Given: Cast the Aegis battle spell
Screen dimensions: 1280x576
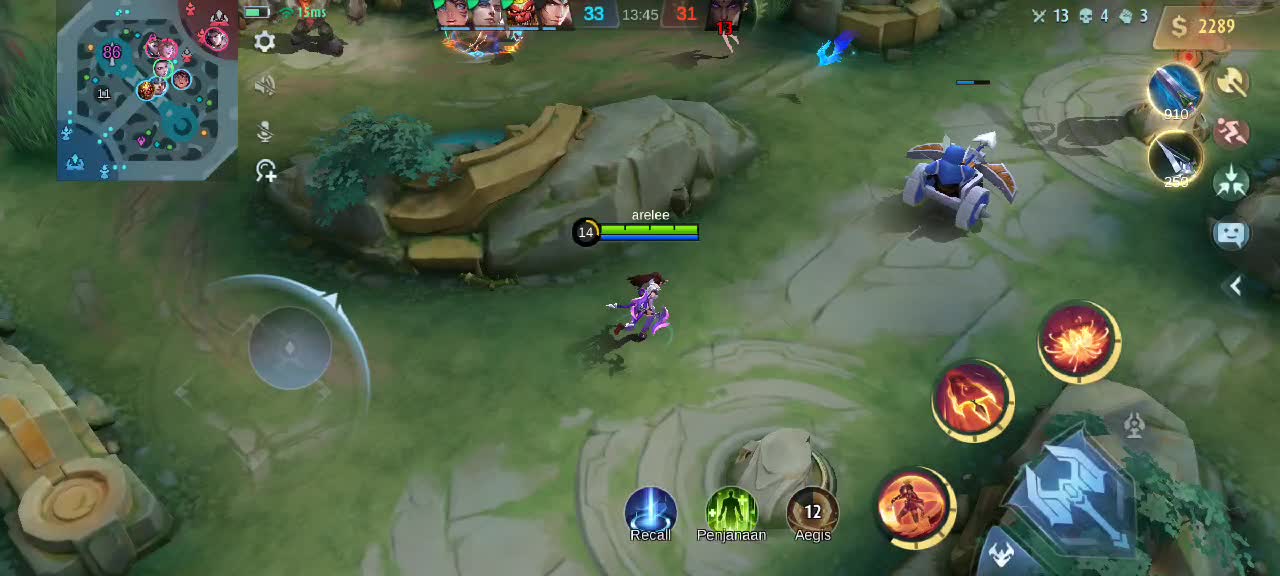Looking at the screenshot, I should pos(812,513).
